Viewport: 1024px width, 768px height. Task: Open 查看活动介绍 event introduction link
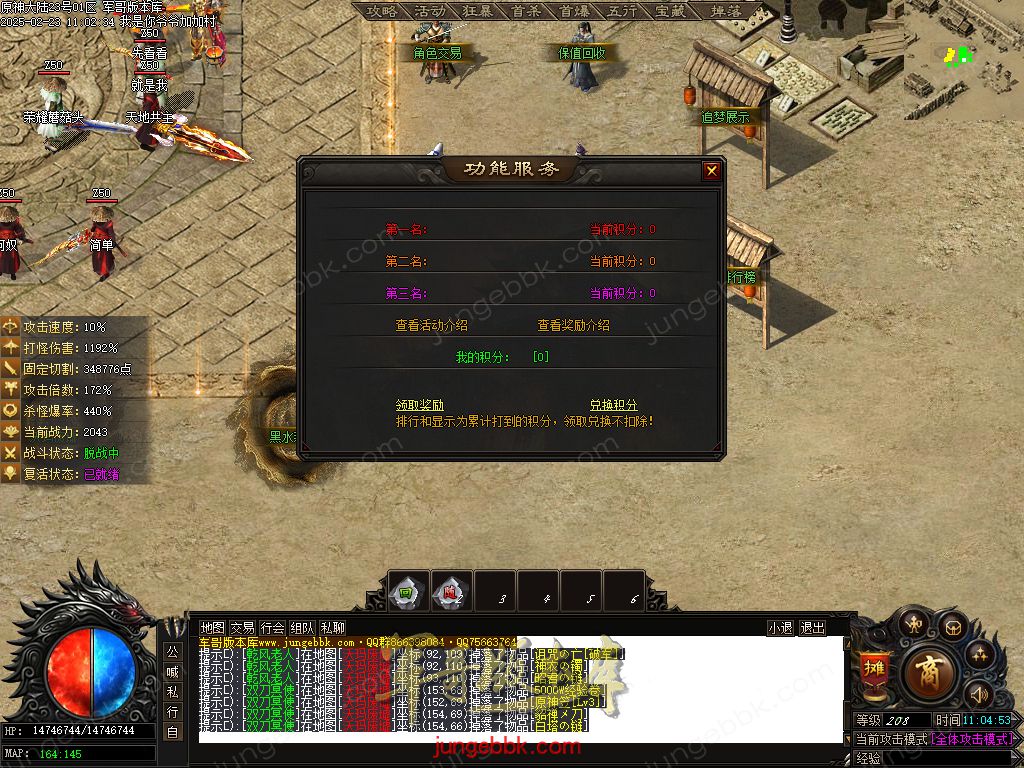[x=431, y=325]
